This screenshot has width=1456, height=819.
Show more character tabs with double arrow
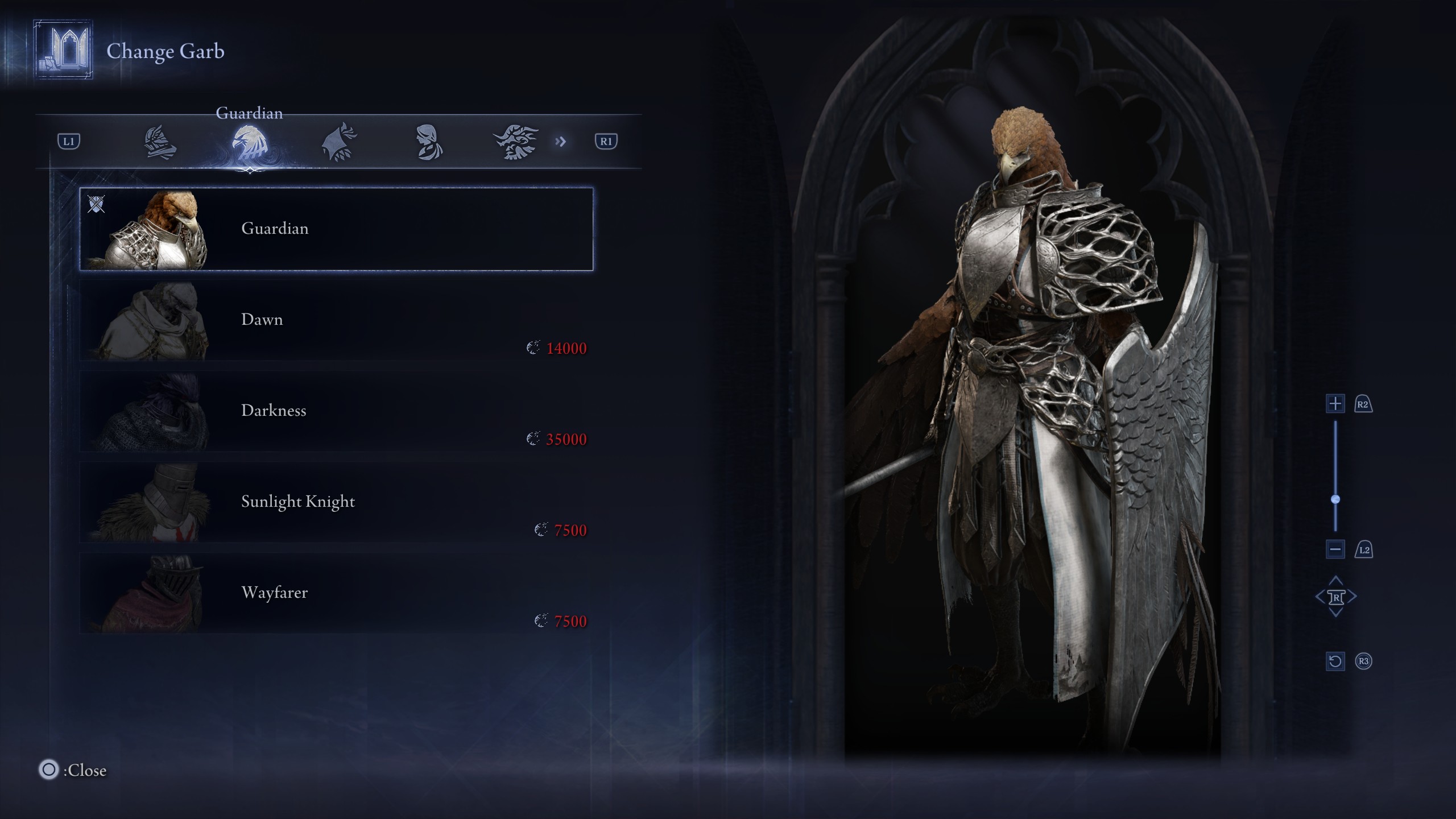561,142
